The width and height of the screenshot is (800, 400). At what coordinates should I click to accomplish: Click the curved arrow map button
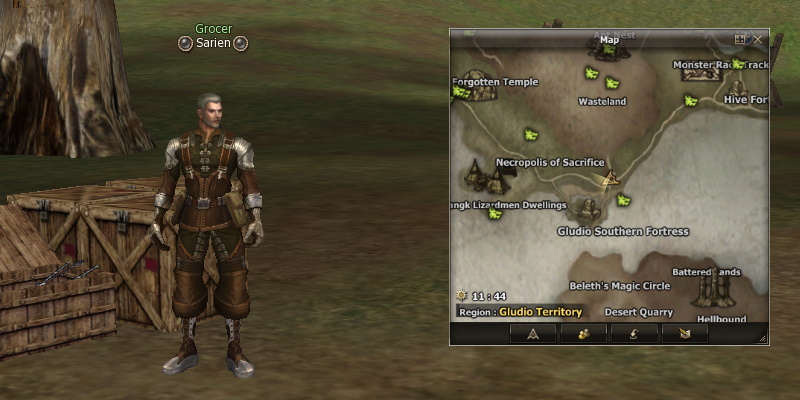coord(634,334)
